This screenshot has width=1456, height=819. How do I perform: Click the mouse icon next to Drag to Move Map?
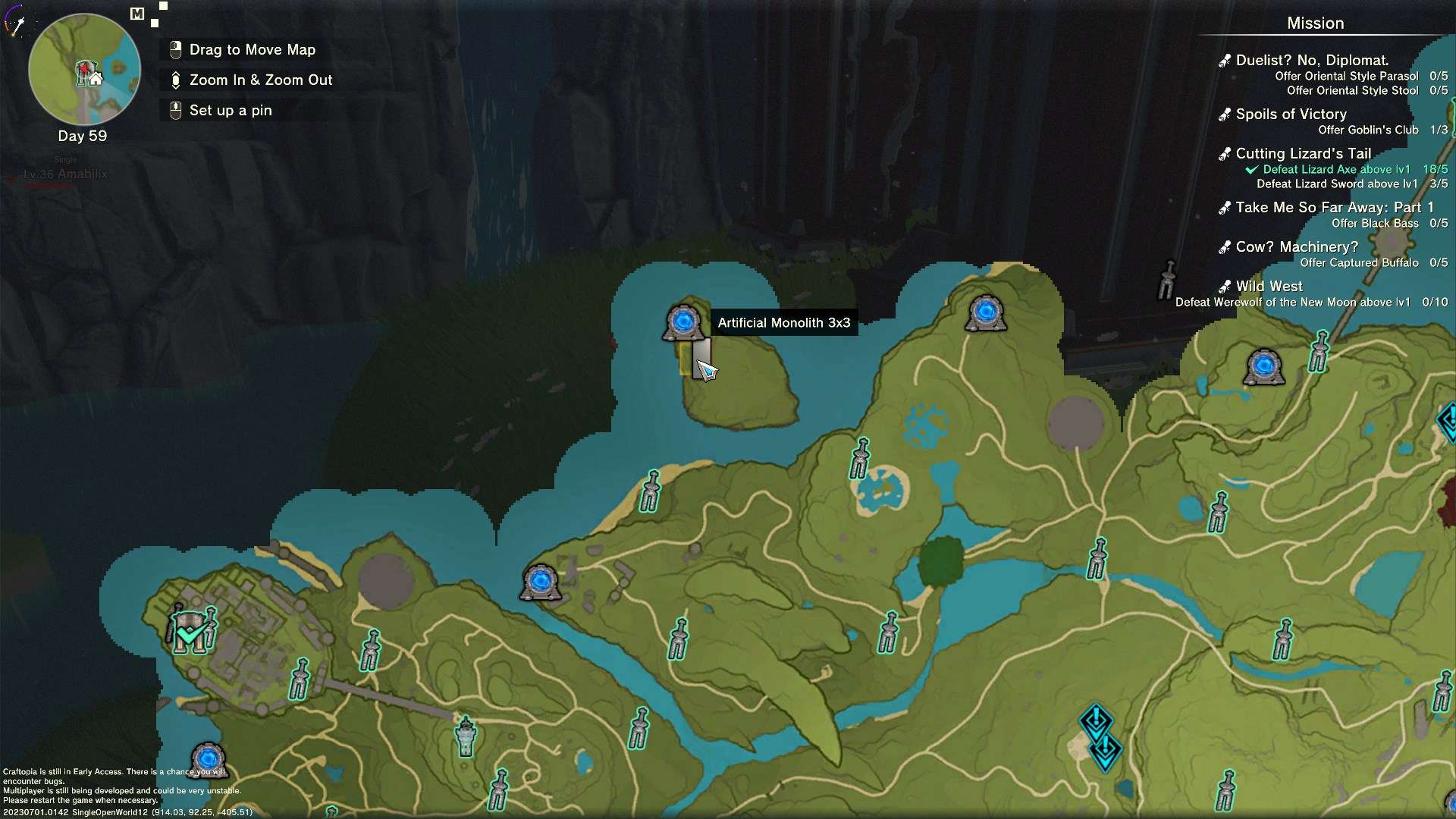point(175,49)
